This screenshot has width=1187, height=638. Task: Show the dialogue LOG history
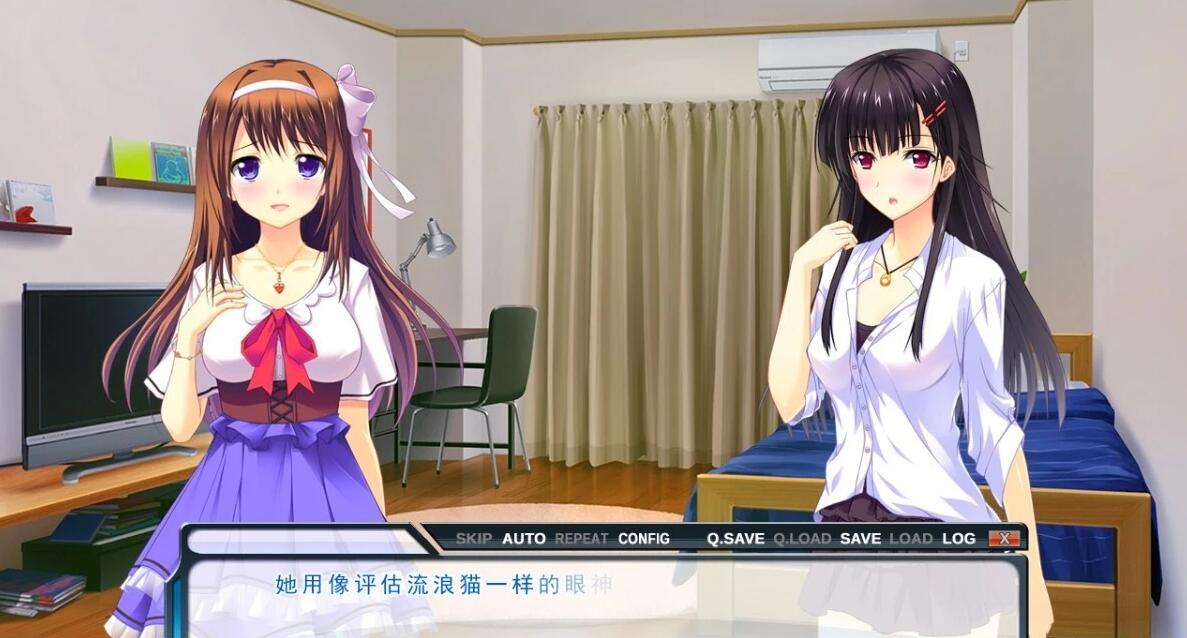958,538
